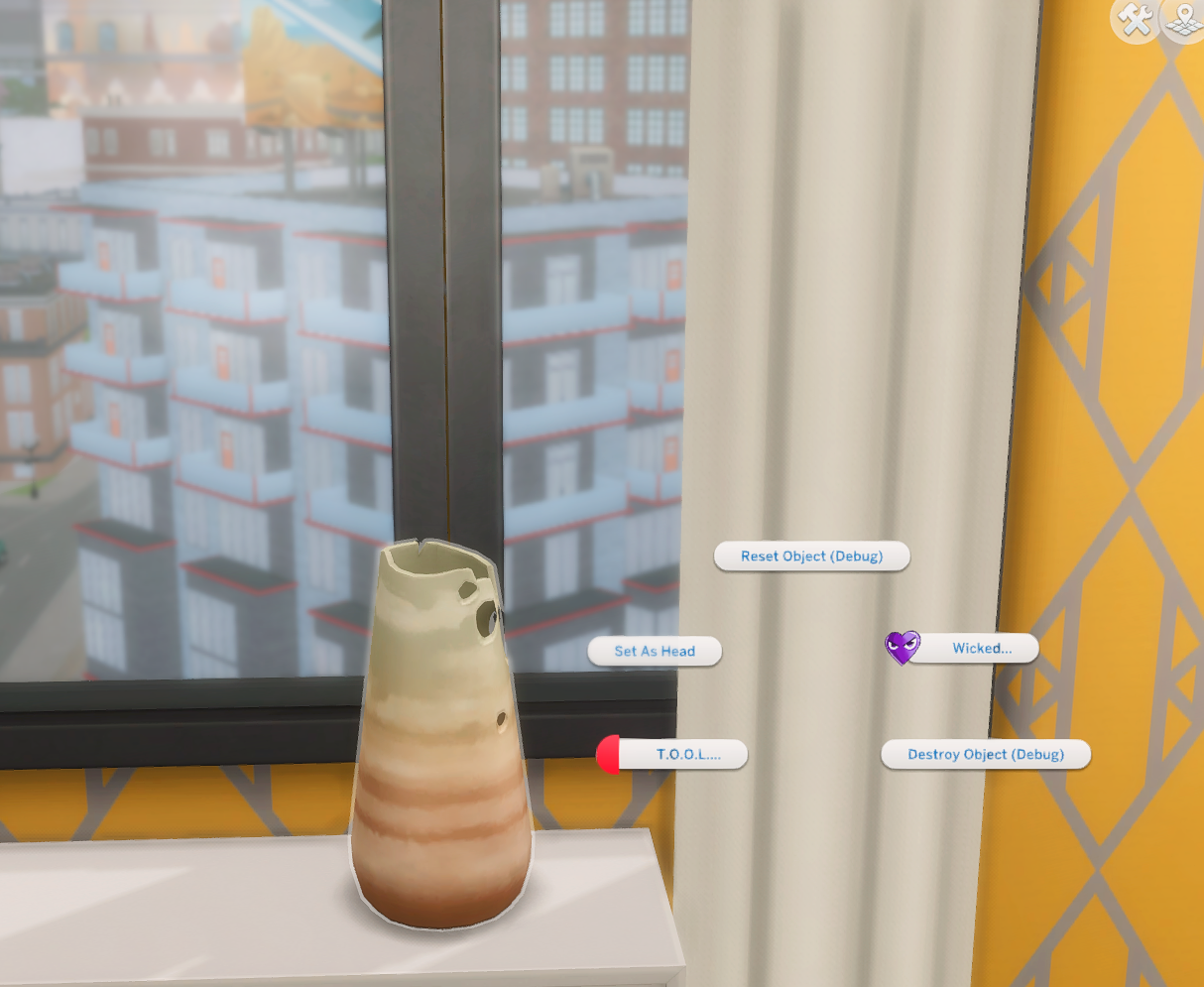Viewport: 1204px width, 987px height.
Task: Click the map pin icon
Action: click(1184, 19)
